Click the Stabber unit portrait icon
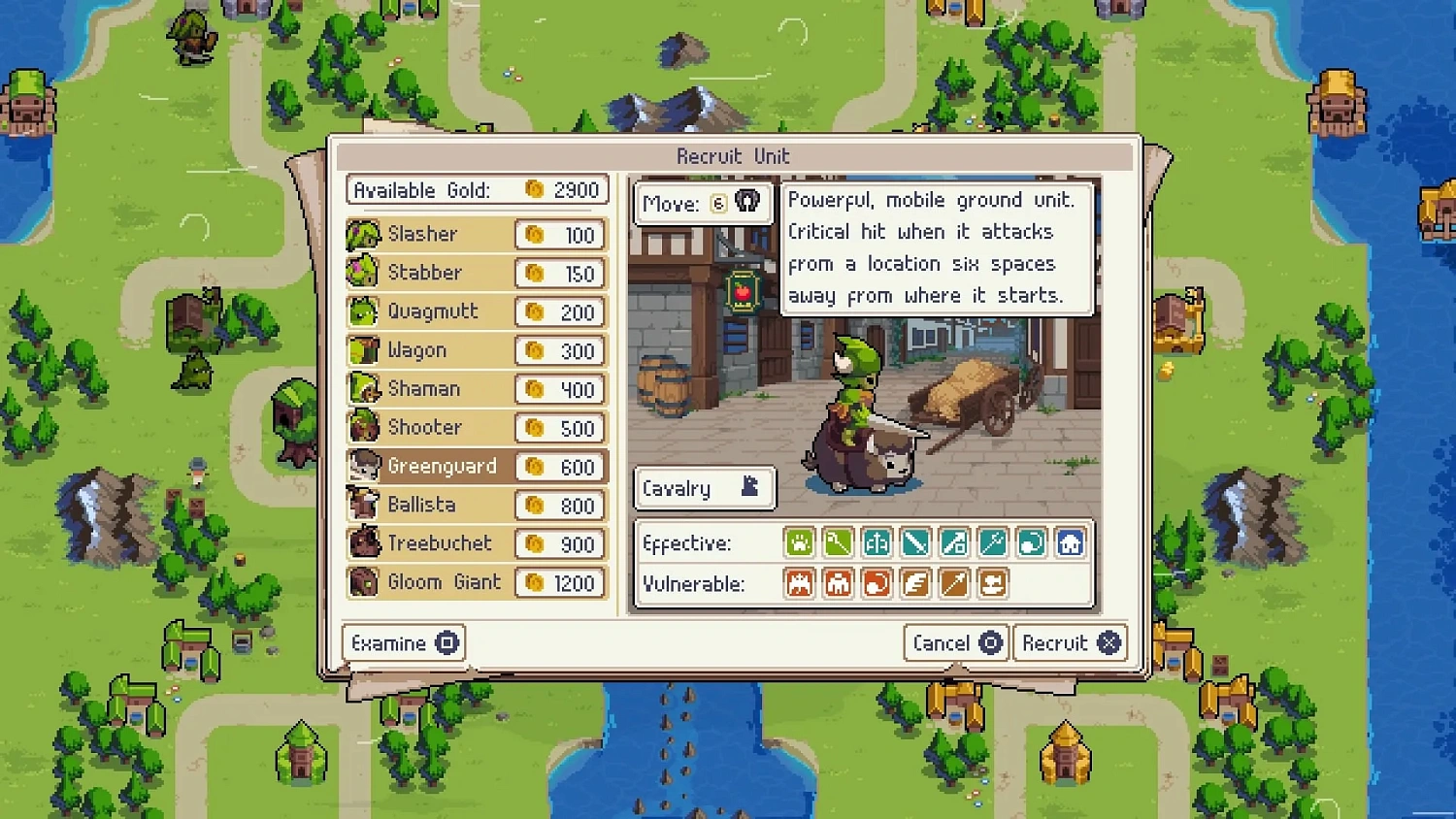The height and width of the screenshot is (819, 1456). (361, 273)
